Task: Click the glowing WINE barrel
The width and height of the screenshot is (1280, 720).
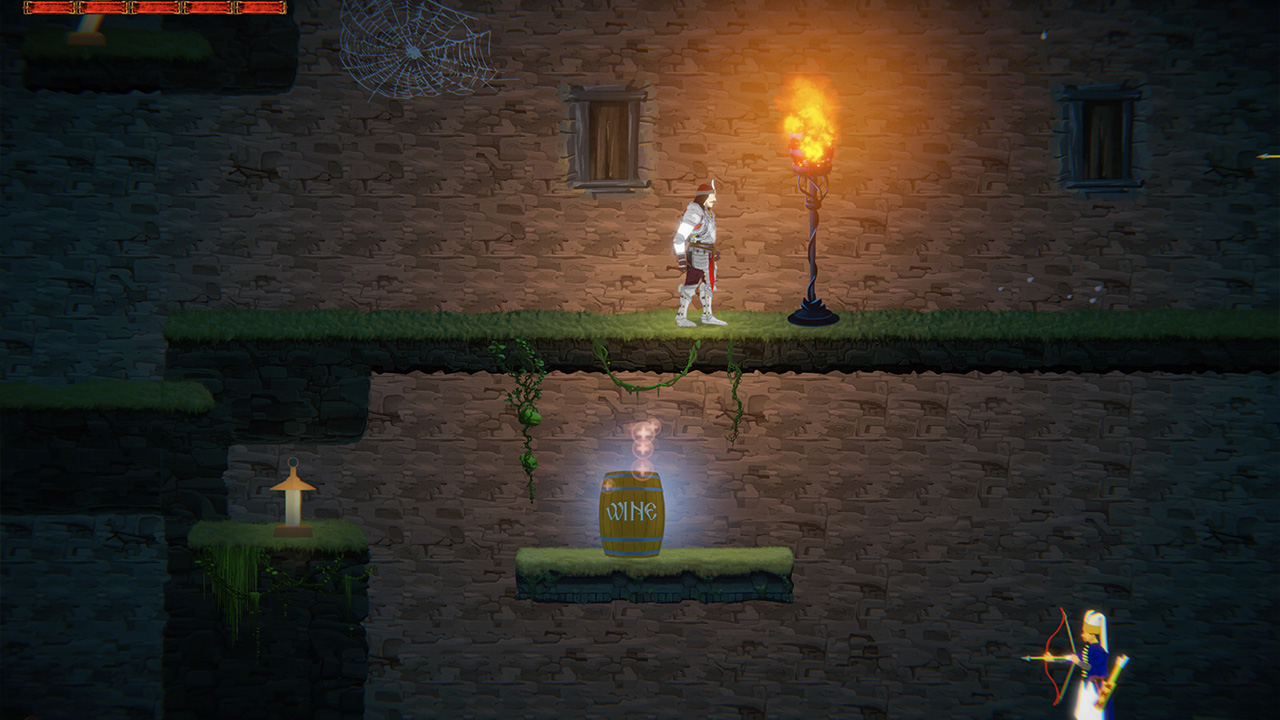Action: click(634, 512)
